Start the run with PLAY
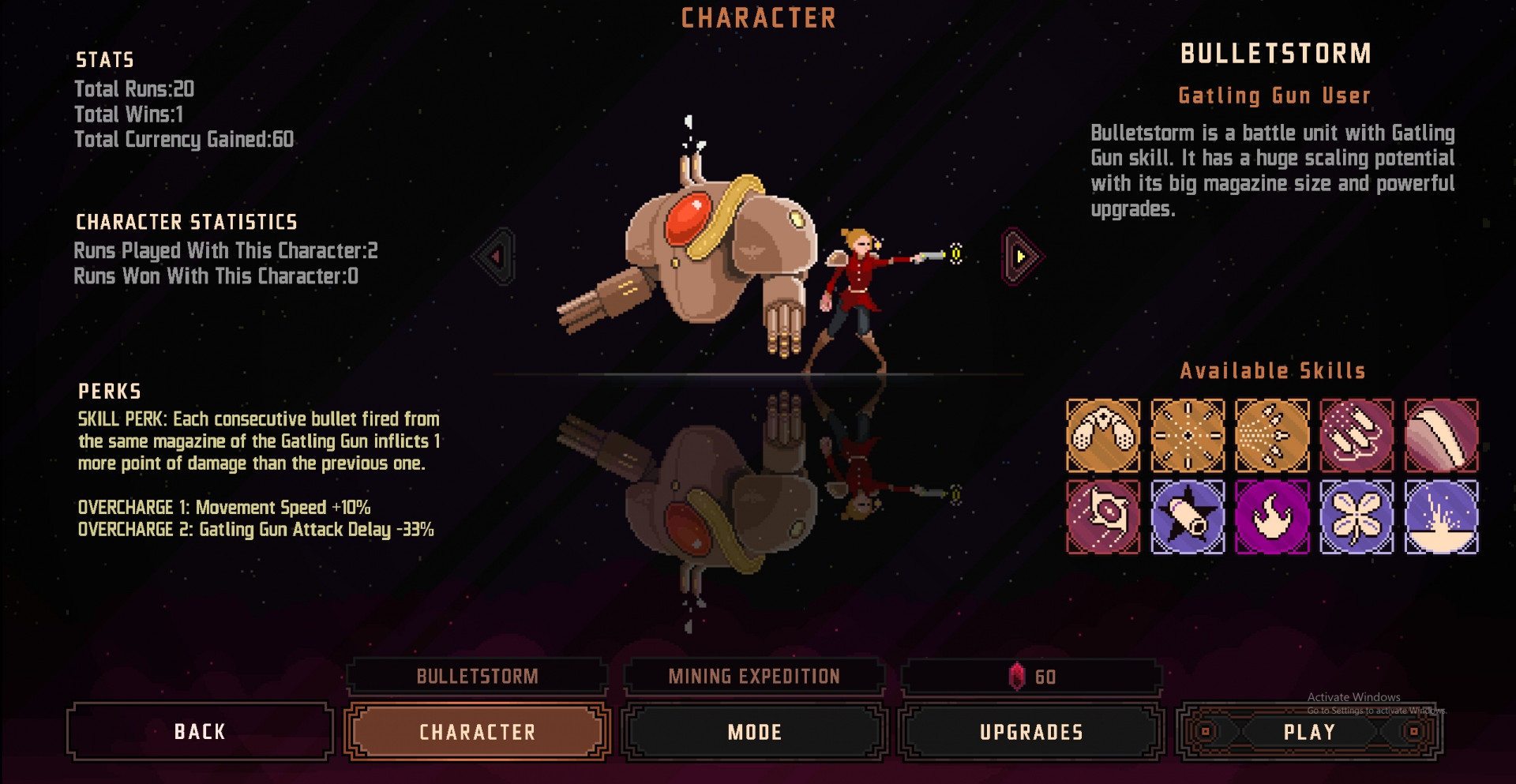 [1309, 732]
